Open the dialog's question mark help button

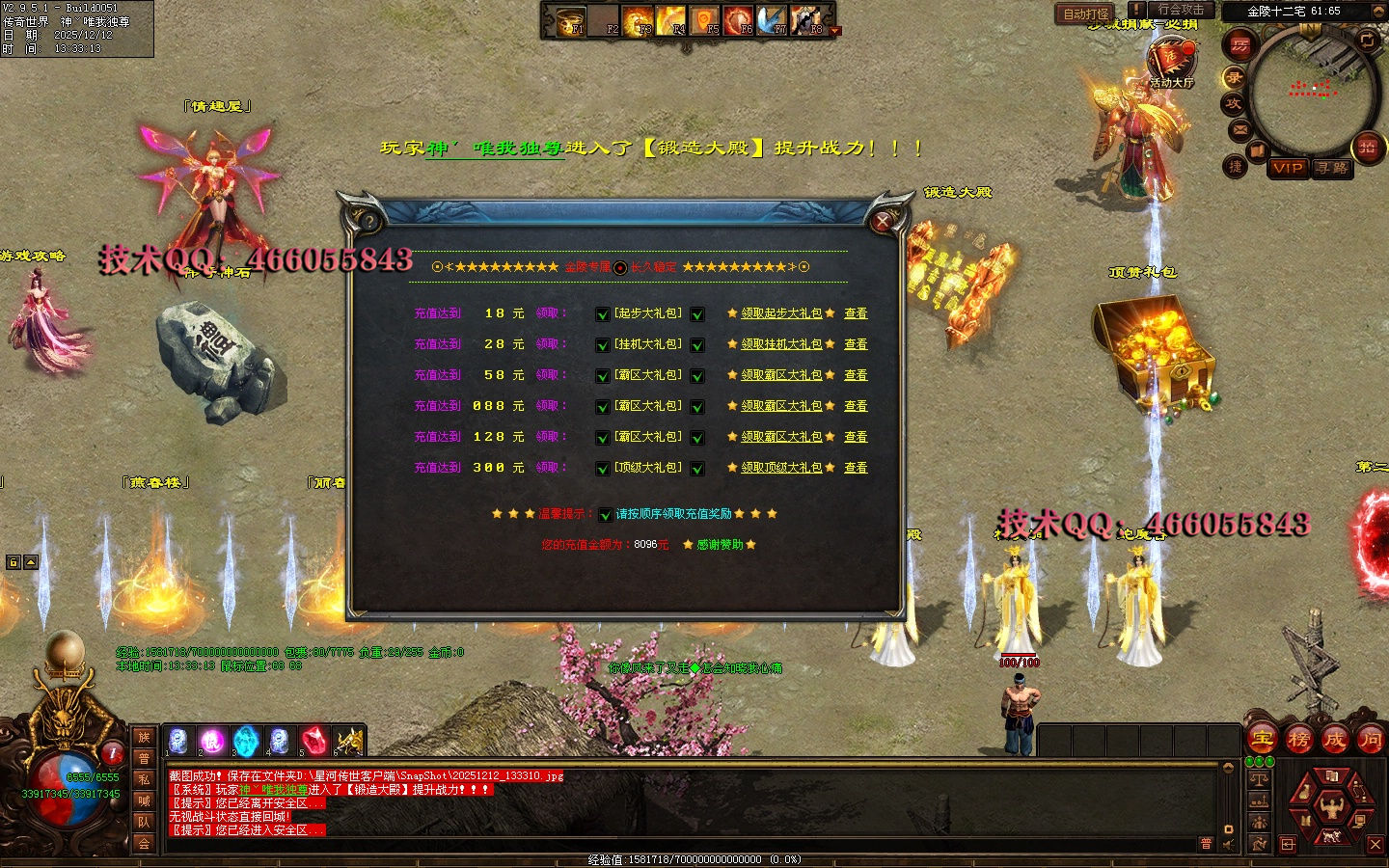368,222
